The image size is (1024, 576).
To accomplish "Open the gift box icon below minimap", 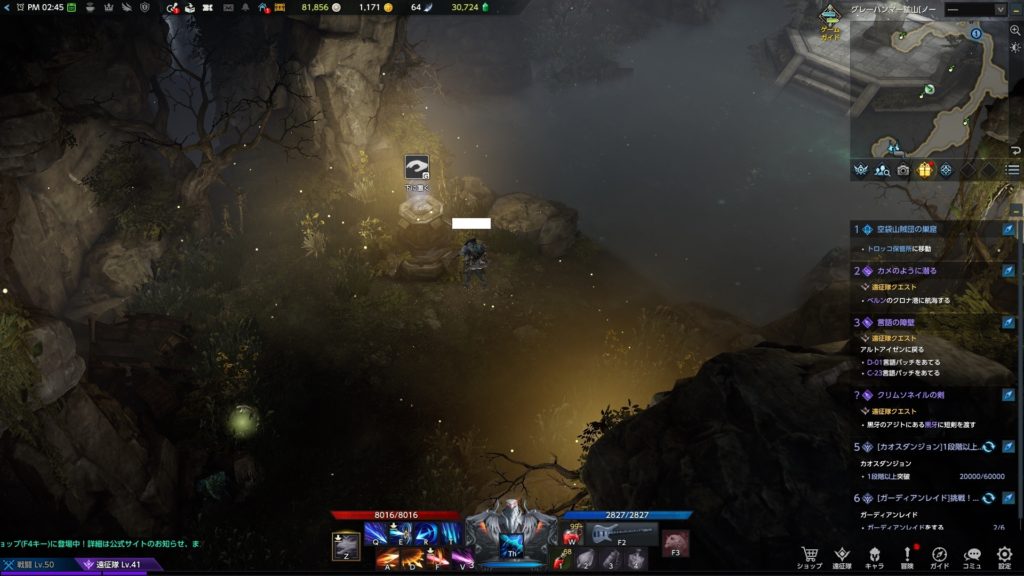I will 925,170.
